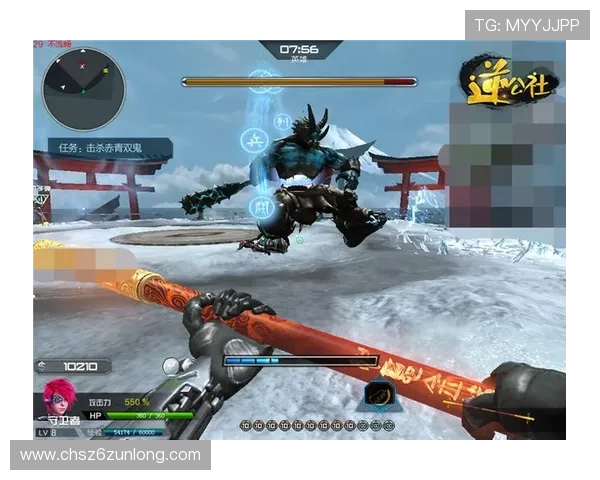Image resolution: width=600 pixels, height=480 pixels.
Task: Click the TG: MYYJJPP contact label
Action: [x=527, y=25]
